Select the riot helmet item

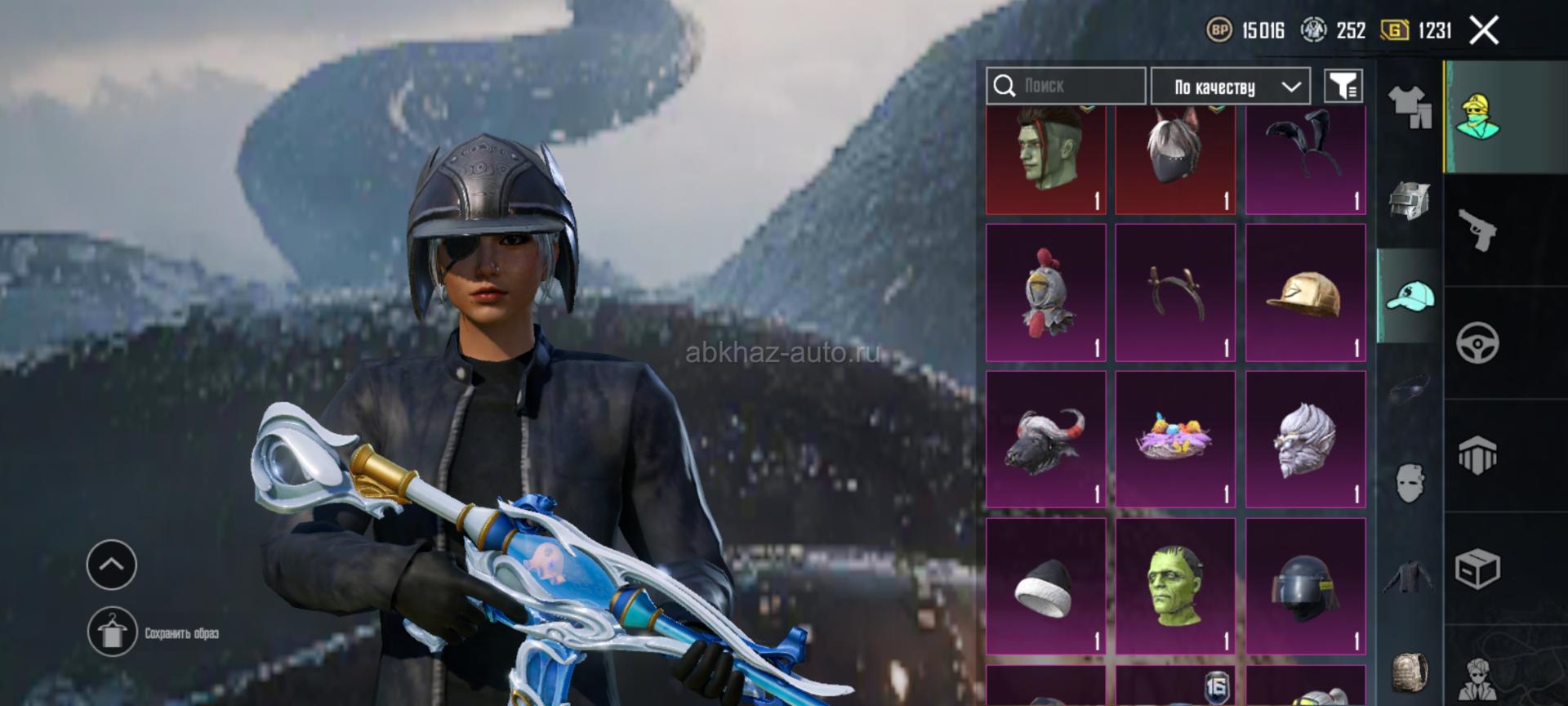tap(1305, 587)
